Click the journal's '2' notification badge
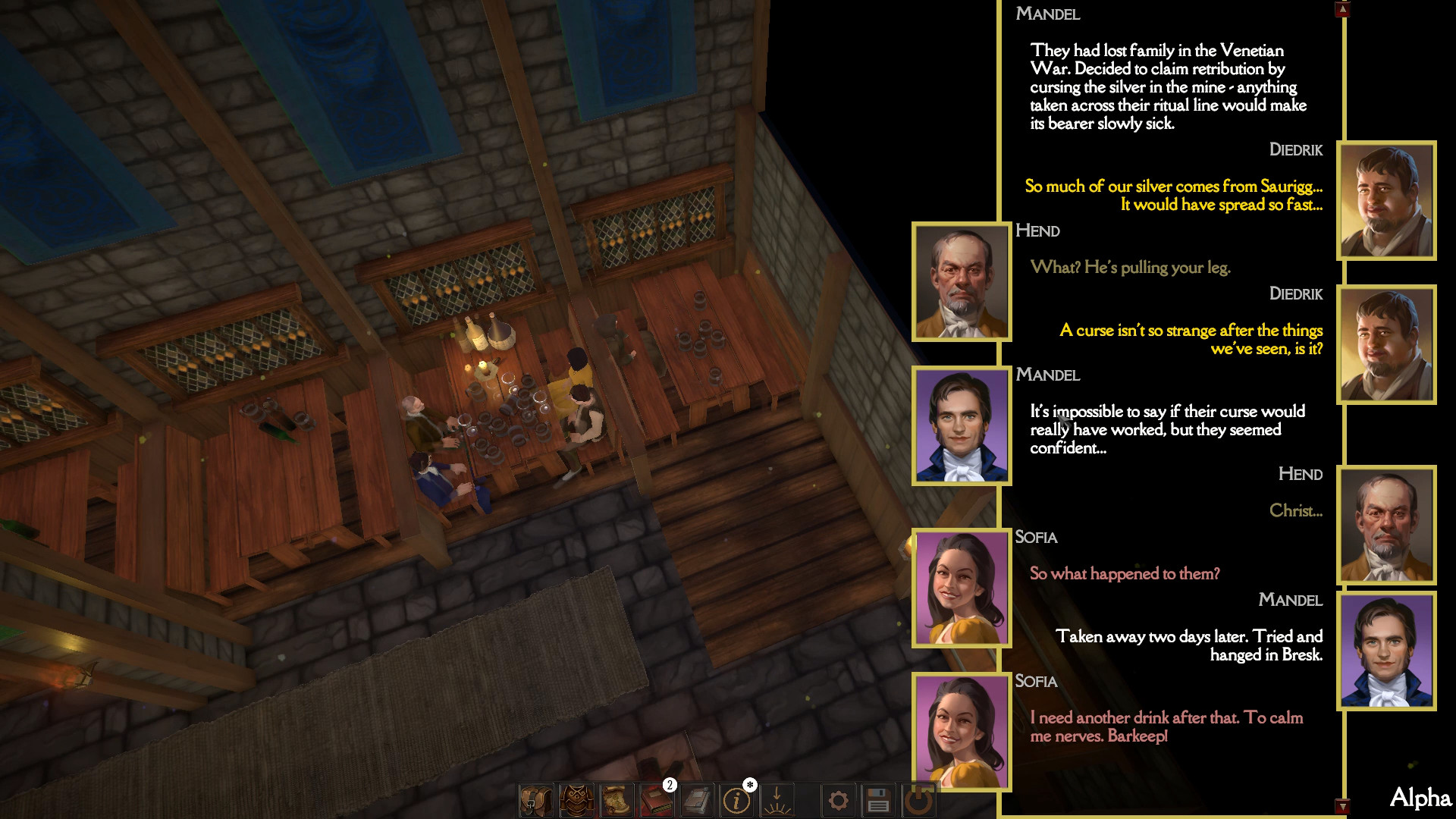The height and width of the screenshot is (819, 1456). pos(669,785)
